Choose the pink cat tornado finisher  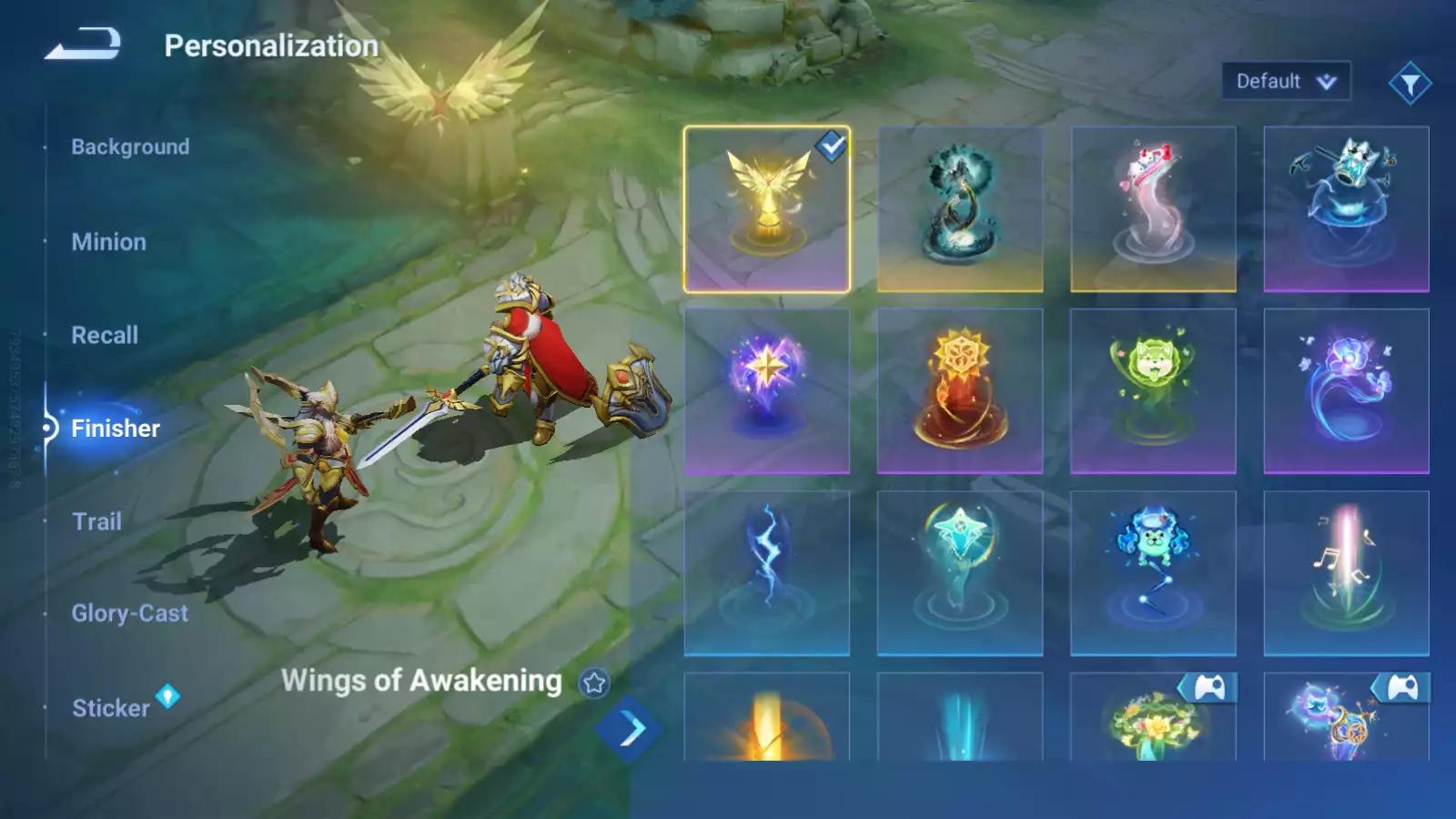click(x=1153, y=209)
